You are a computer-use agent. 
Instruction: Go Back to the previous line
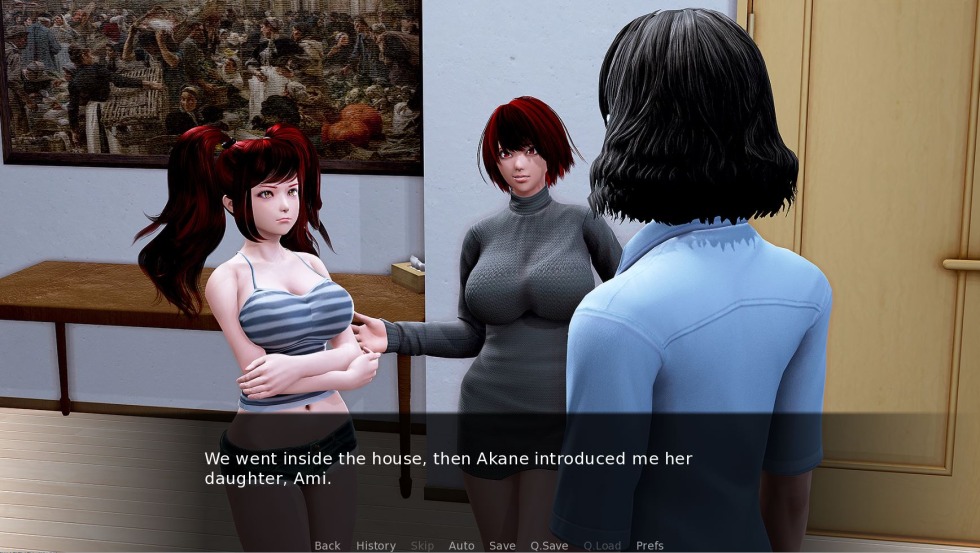327,546
